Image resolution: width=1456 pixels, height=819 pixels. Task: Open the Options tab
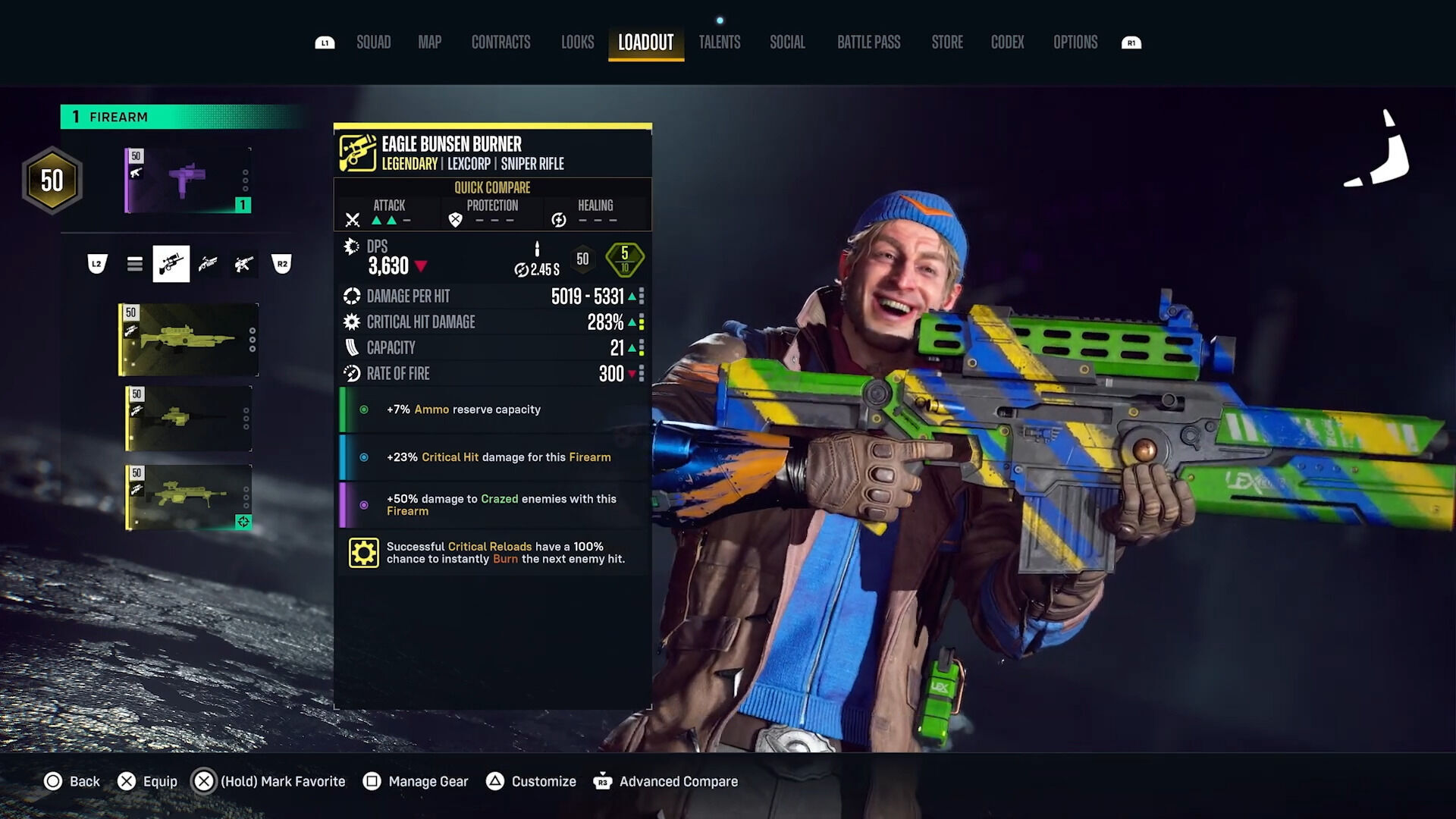(1075, 42)
